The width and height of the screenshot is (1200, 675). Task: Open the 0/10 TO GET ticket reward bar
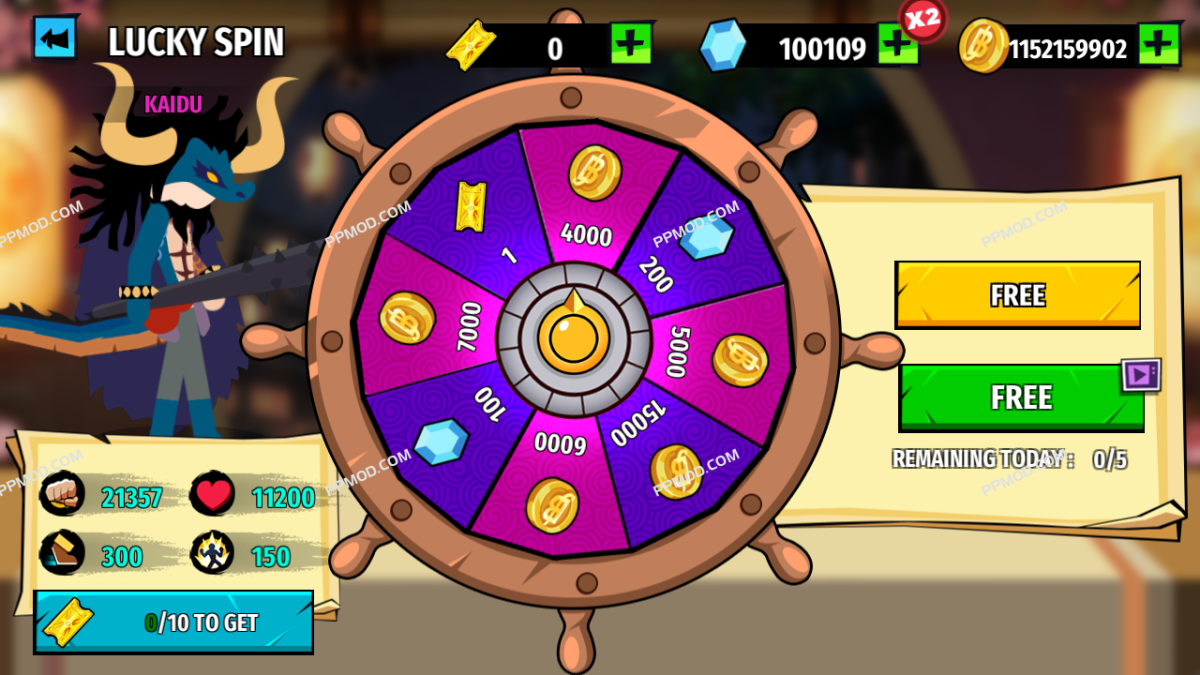tap(173, 622)
